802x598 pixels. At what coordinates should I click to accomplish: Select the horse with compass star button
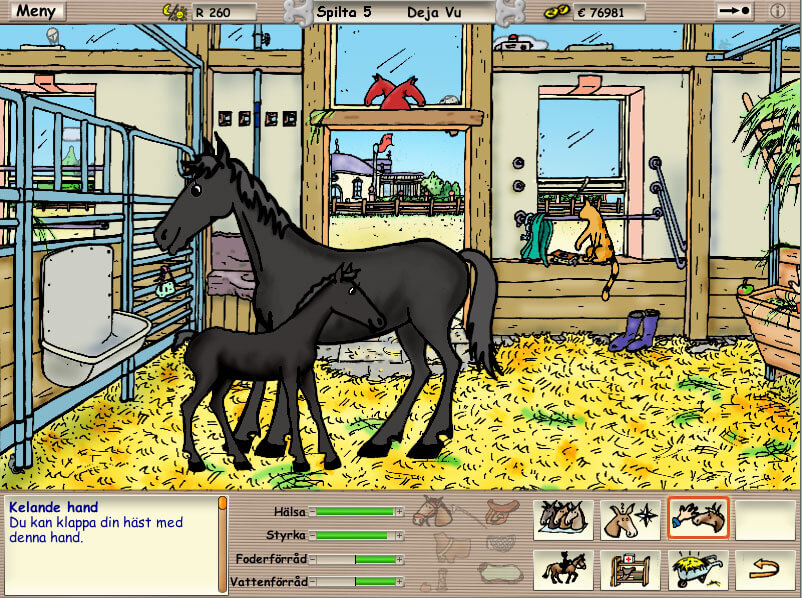[630, 520]
